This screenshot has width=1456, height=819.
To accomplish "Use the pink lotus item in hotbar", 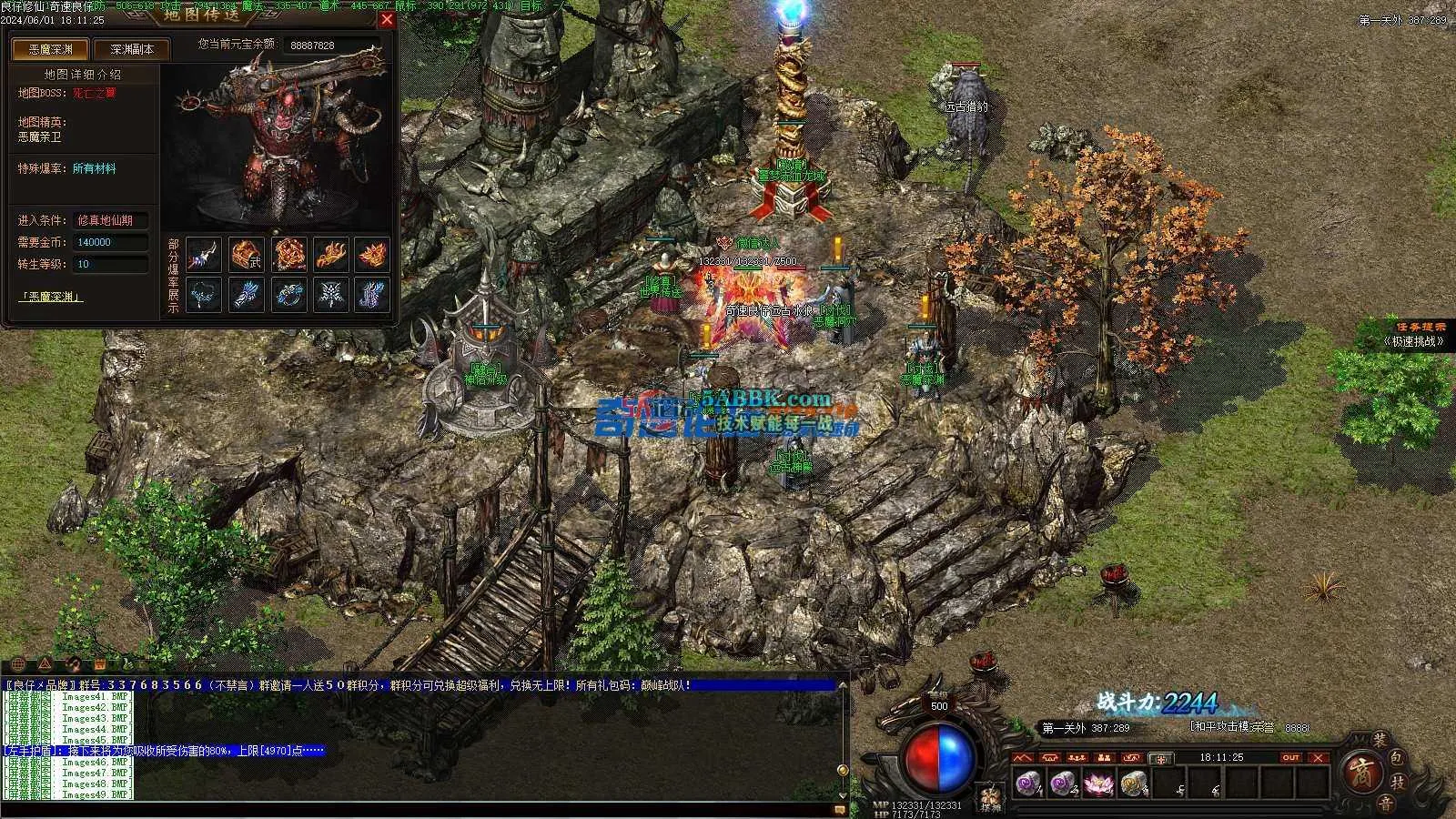I will click(1099, 783).
